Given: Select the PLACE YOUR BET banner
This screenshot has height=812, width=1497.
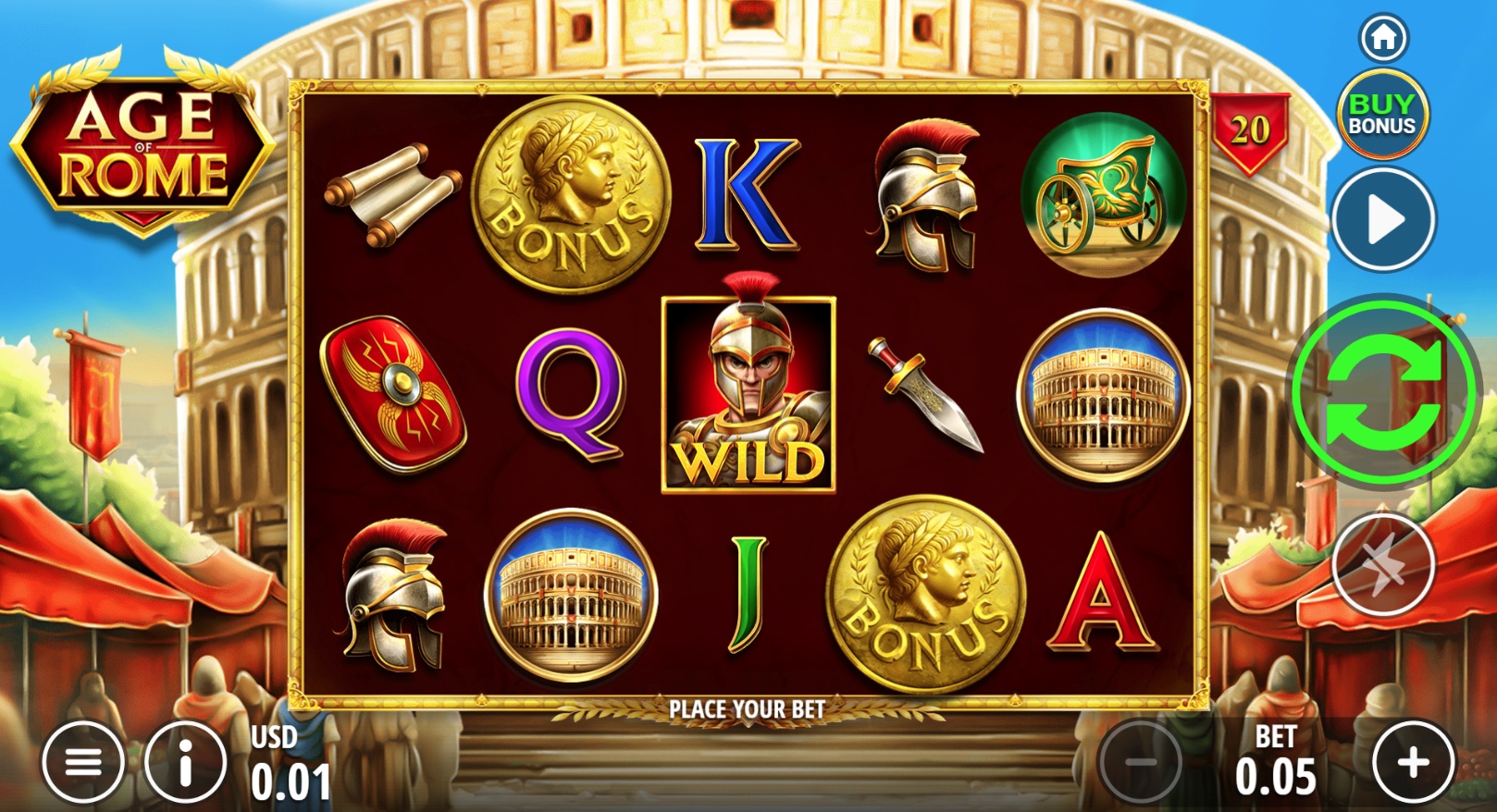Looking at the screenshot, I should click(x=748, y=709).
